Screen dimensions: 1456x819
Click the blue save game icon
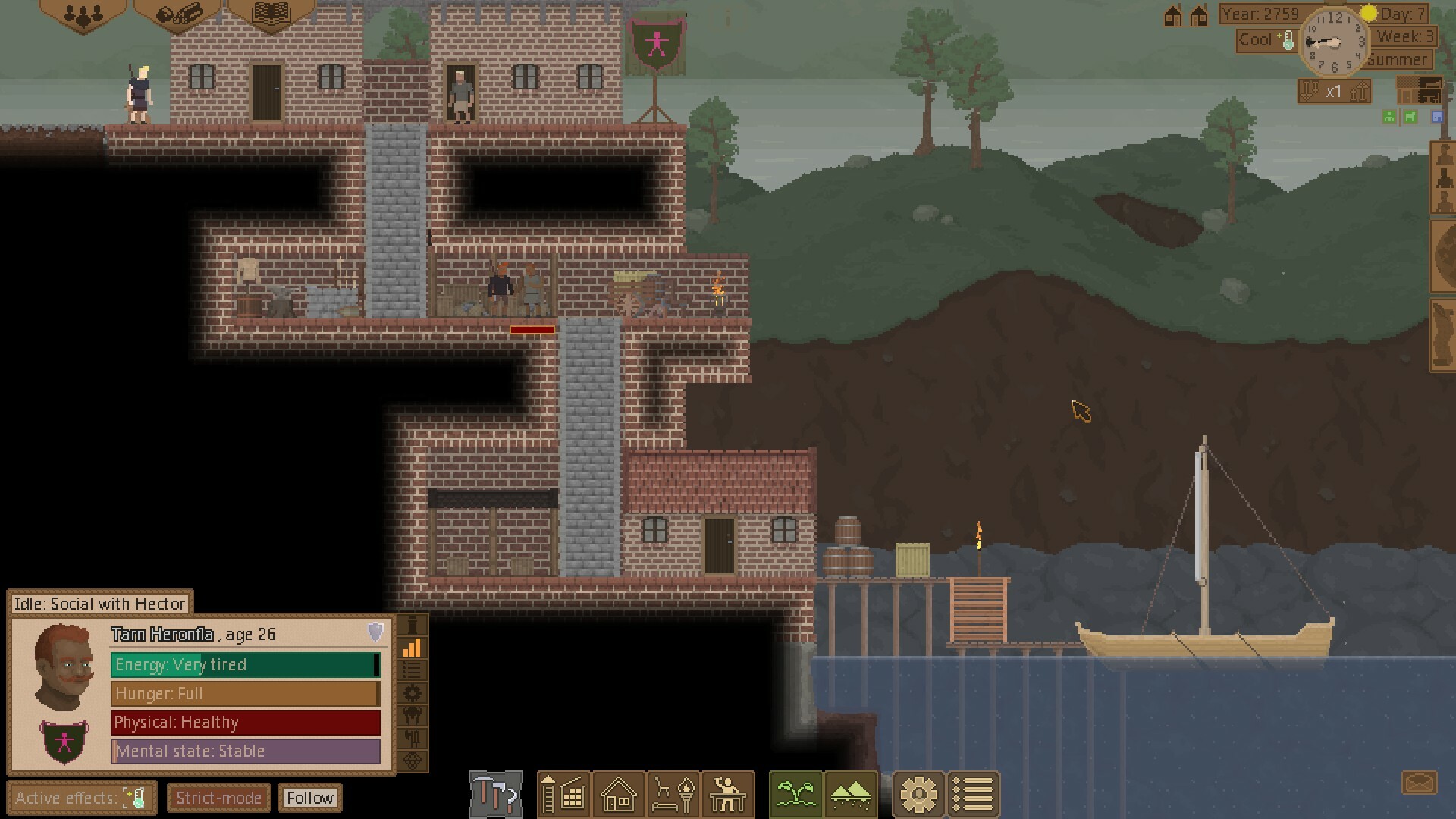click(x=1437, y=117)
